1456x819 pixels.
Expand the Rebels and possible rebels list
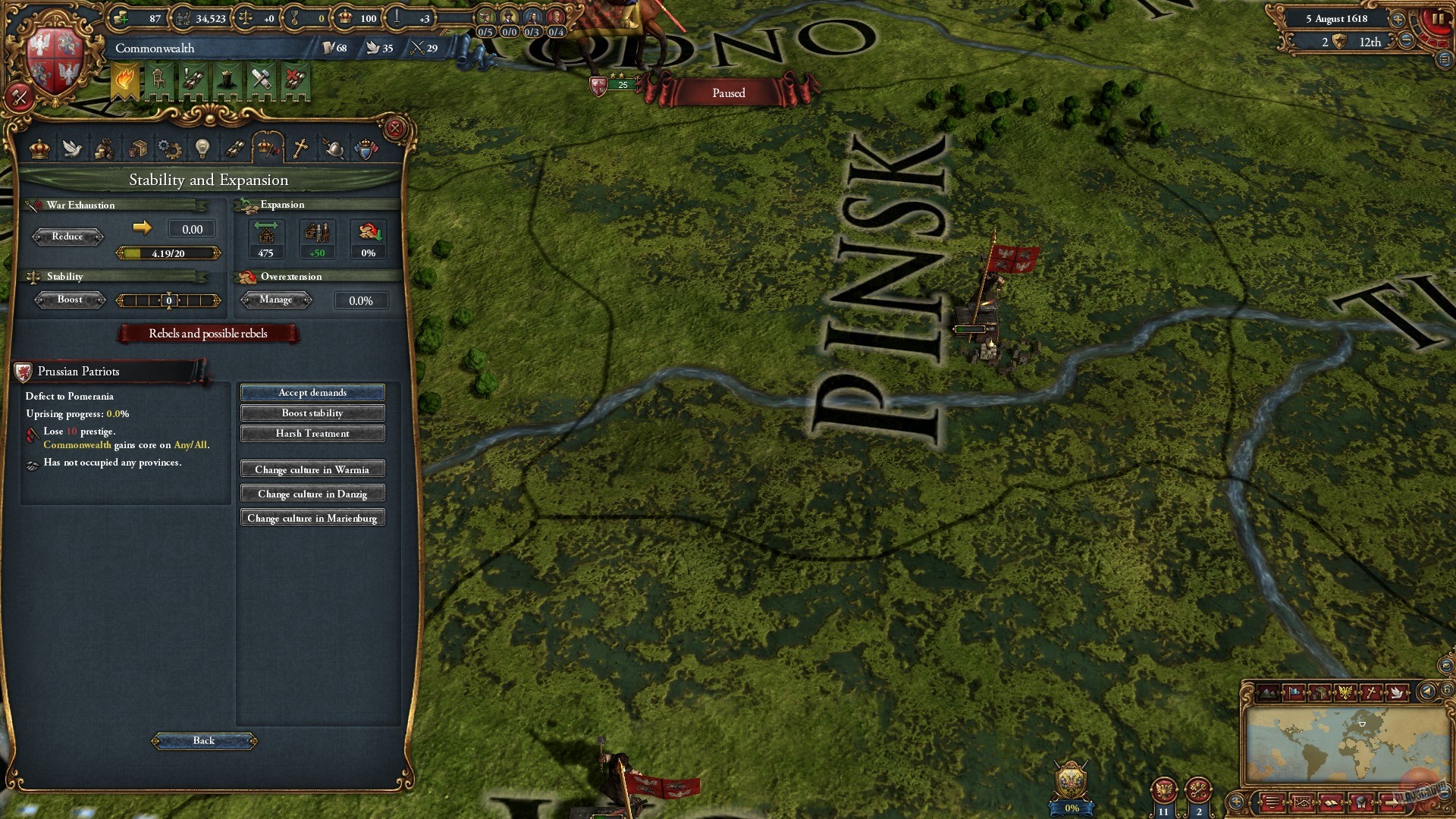coord(207,334)
